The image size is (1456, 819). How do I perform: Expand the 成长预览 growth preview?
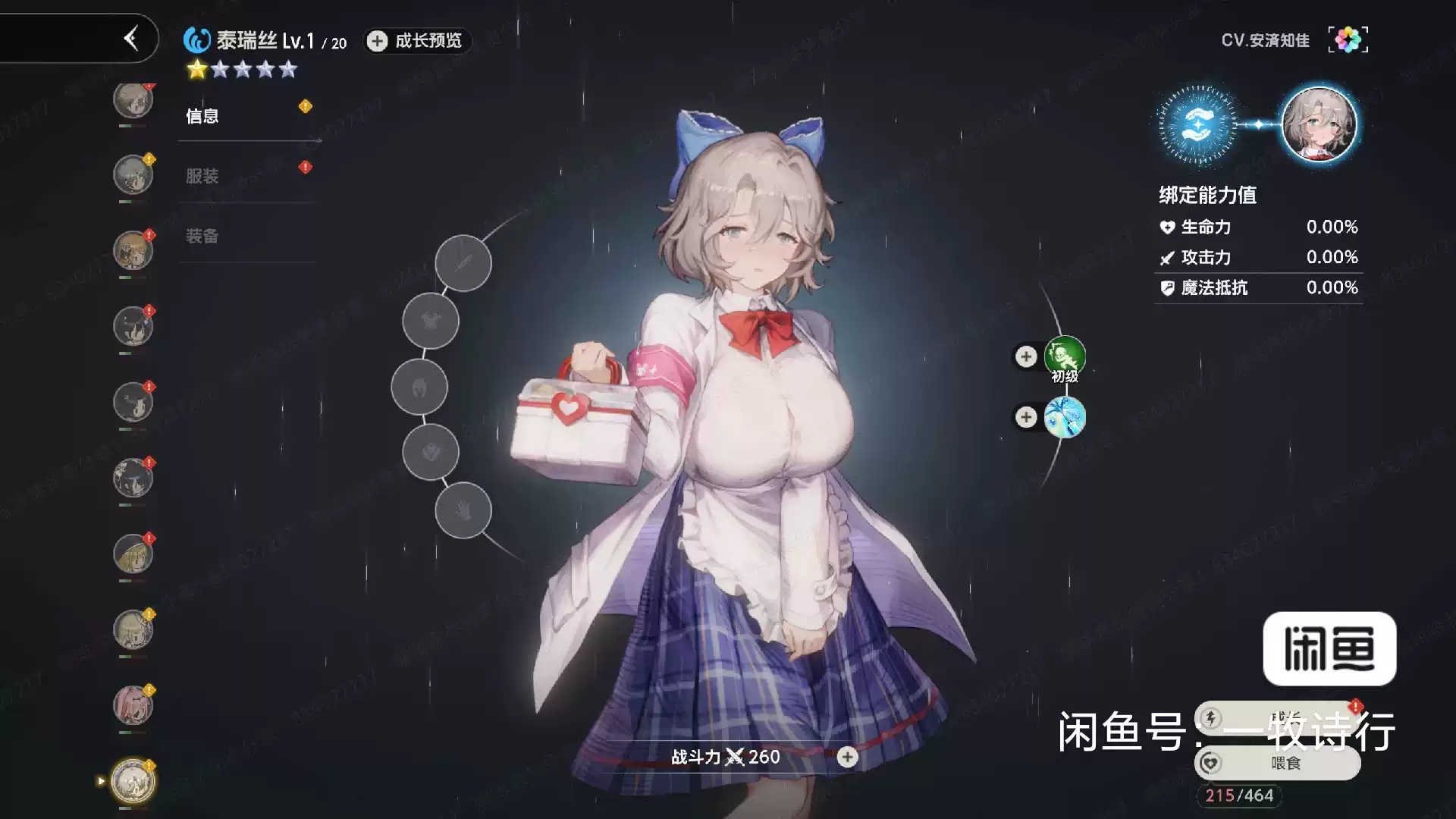pyautogui.click(x=416, y=42)
